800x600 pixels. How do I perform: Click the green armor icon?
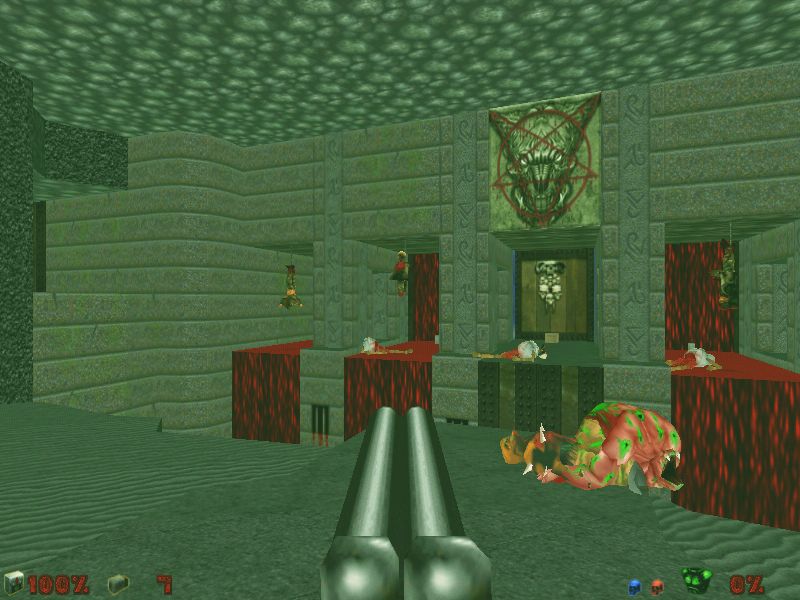tap(695, 581)
